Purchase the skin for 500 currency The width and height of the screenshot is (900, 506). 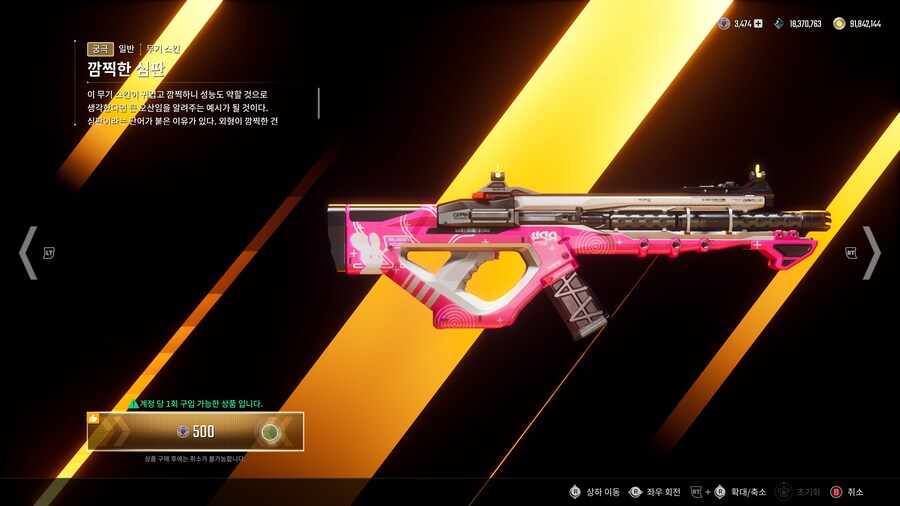pos(196,431)
